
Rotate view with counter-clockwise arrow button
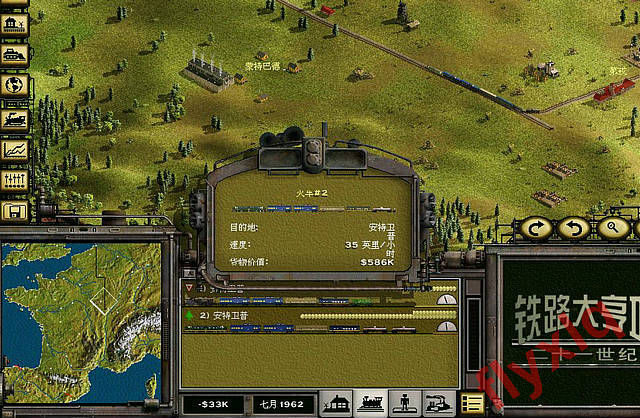[x=574, y=229]
